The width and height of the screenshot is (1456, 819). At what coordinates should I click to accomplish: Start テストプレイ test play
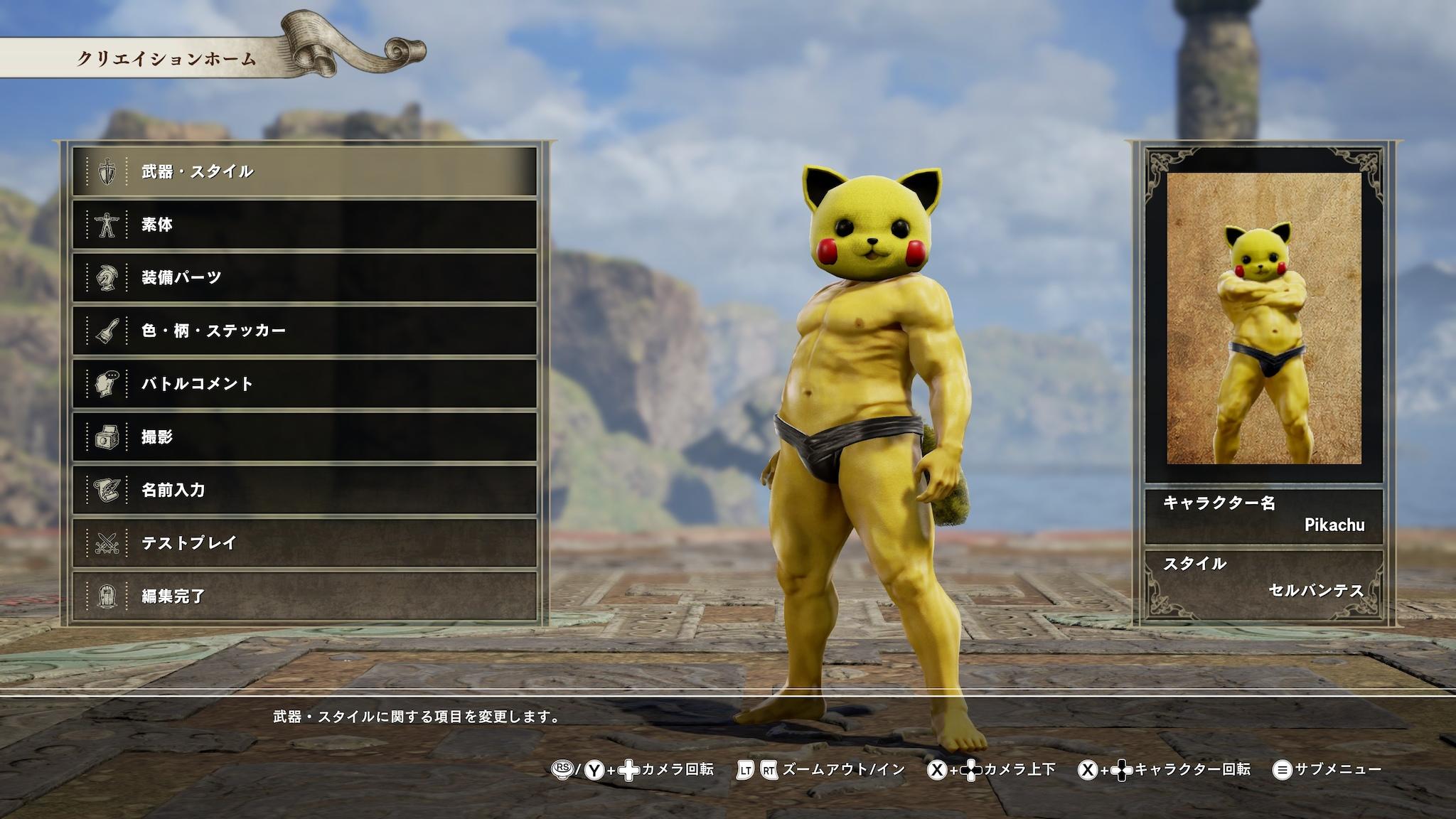point(304,543)
